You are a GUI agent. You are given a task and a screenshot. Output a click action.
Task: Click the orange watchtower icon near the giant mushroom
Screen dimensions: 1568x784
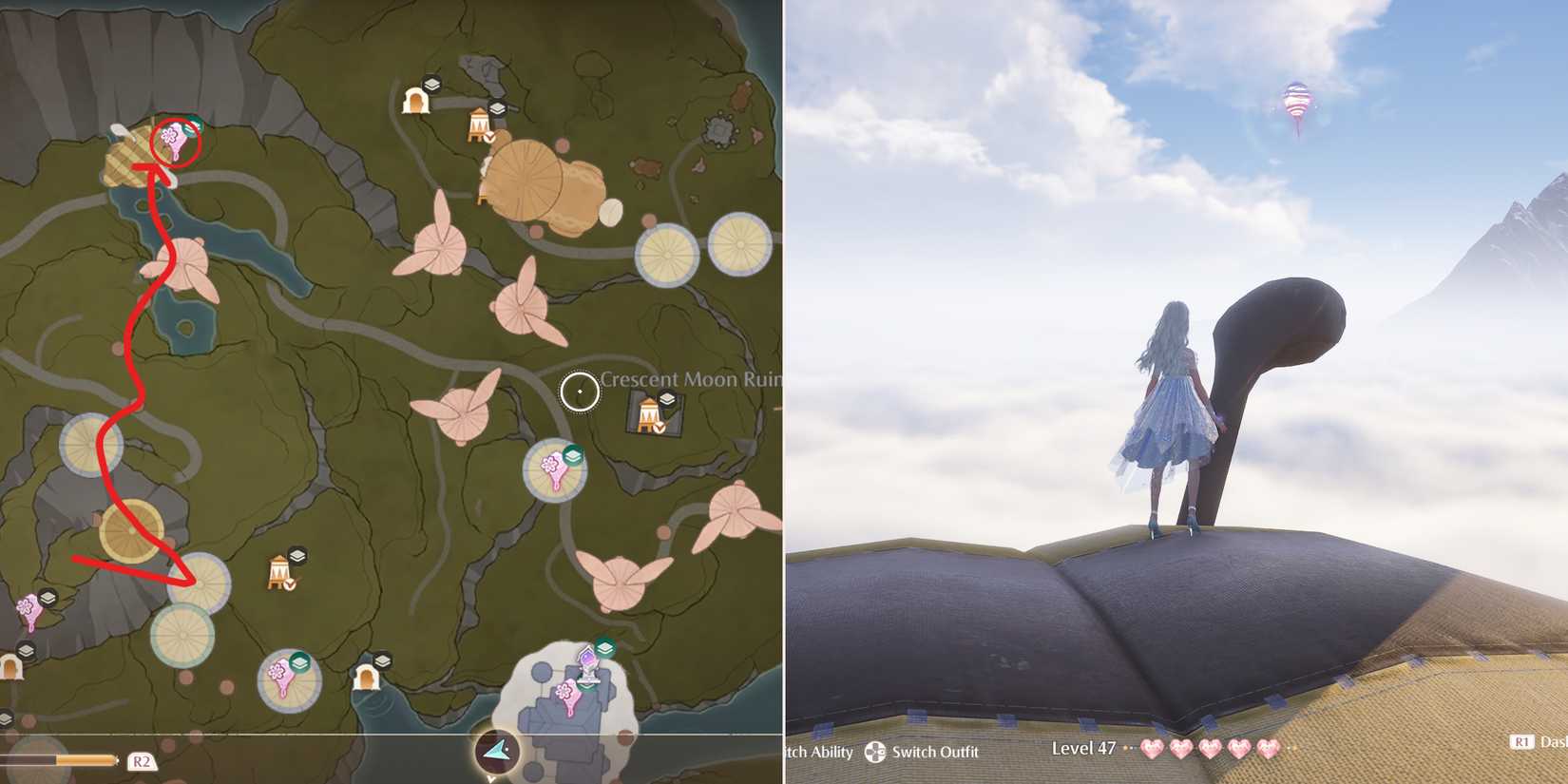(480, 124)
